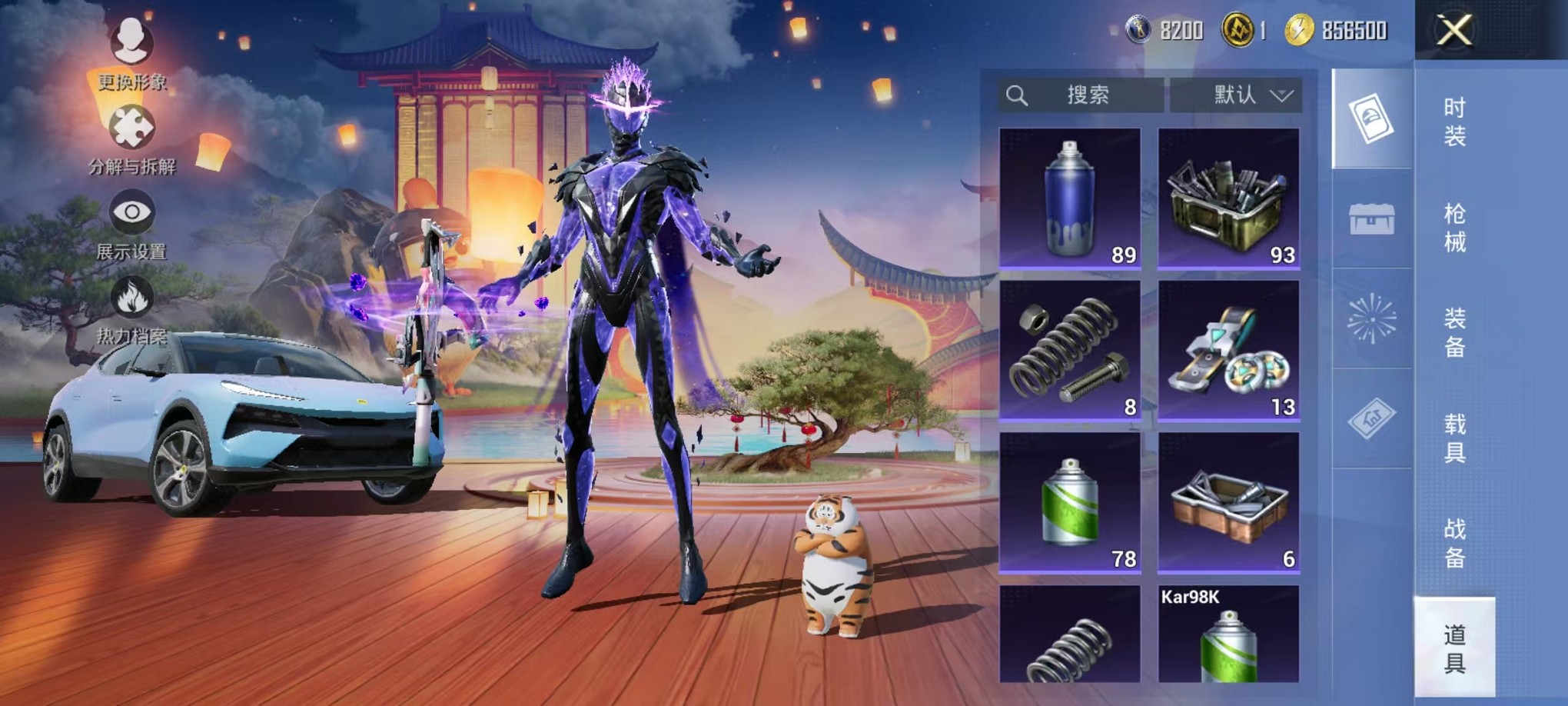This screenshot has width=1568, height=706.
Task: Select the springs and bolt item
Action: click(x=1070, y=351)
